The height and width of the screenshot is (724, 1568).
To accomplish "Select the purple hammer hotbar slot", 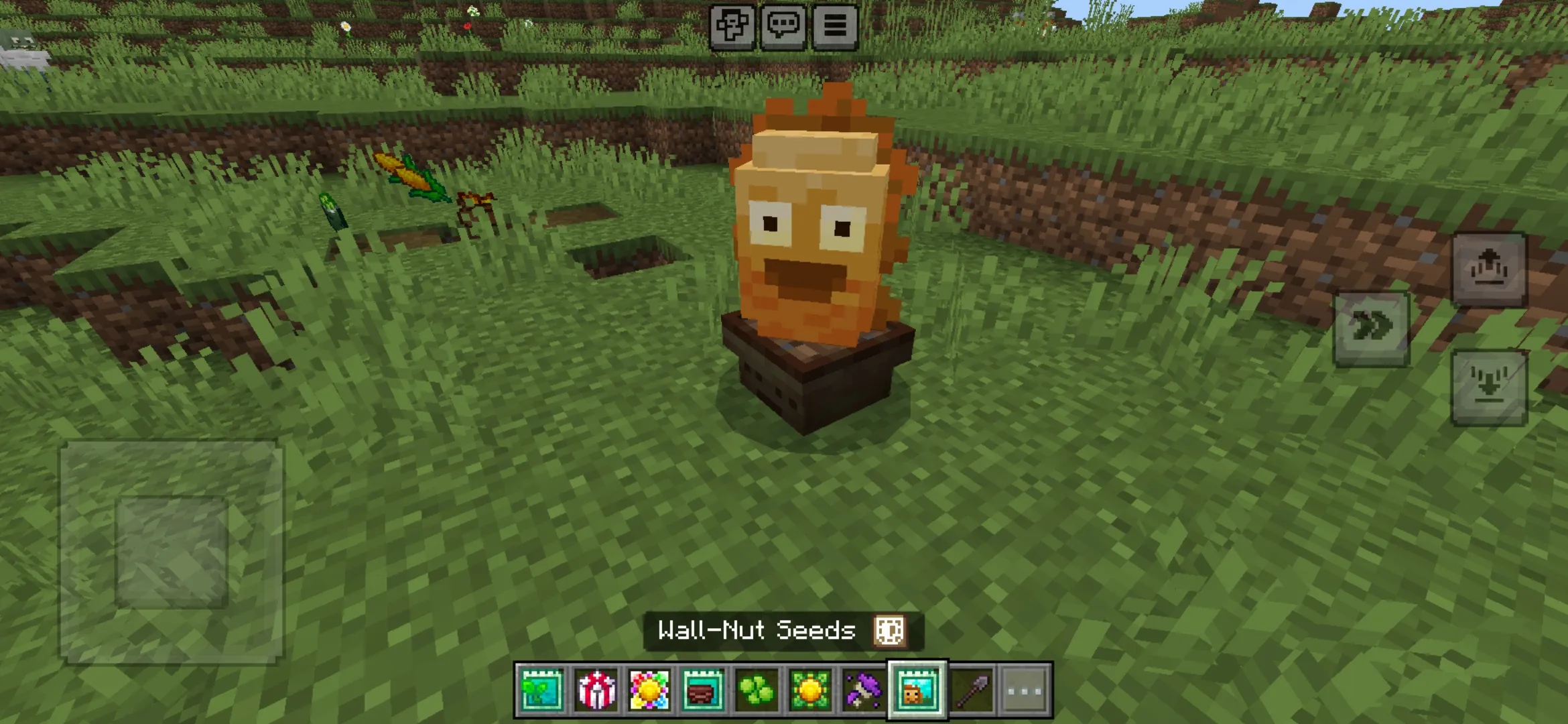I will [x=863, y=690].
